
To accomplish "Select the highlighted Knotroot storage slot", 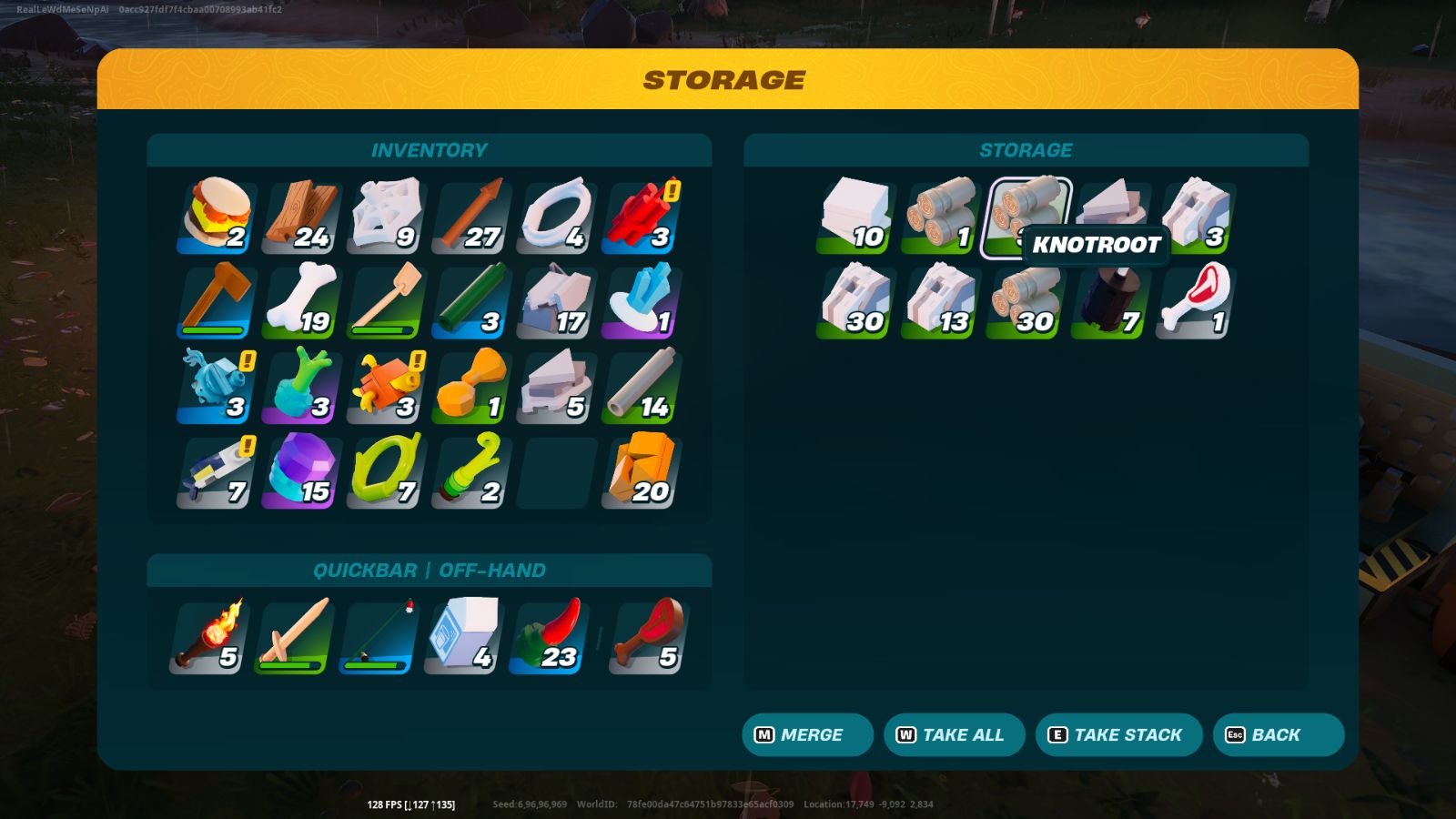I will point(1027,214).
